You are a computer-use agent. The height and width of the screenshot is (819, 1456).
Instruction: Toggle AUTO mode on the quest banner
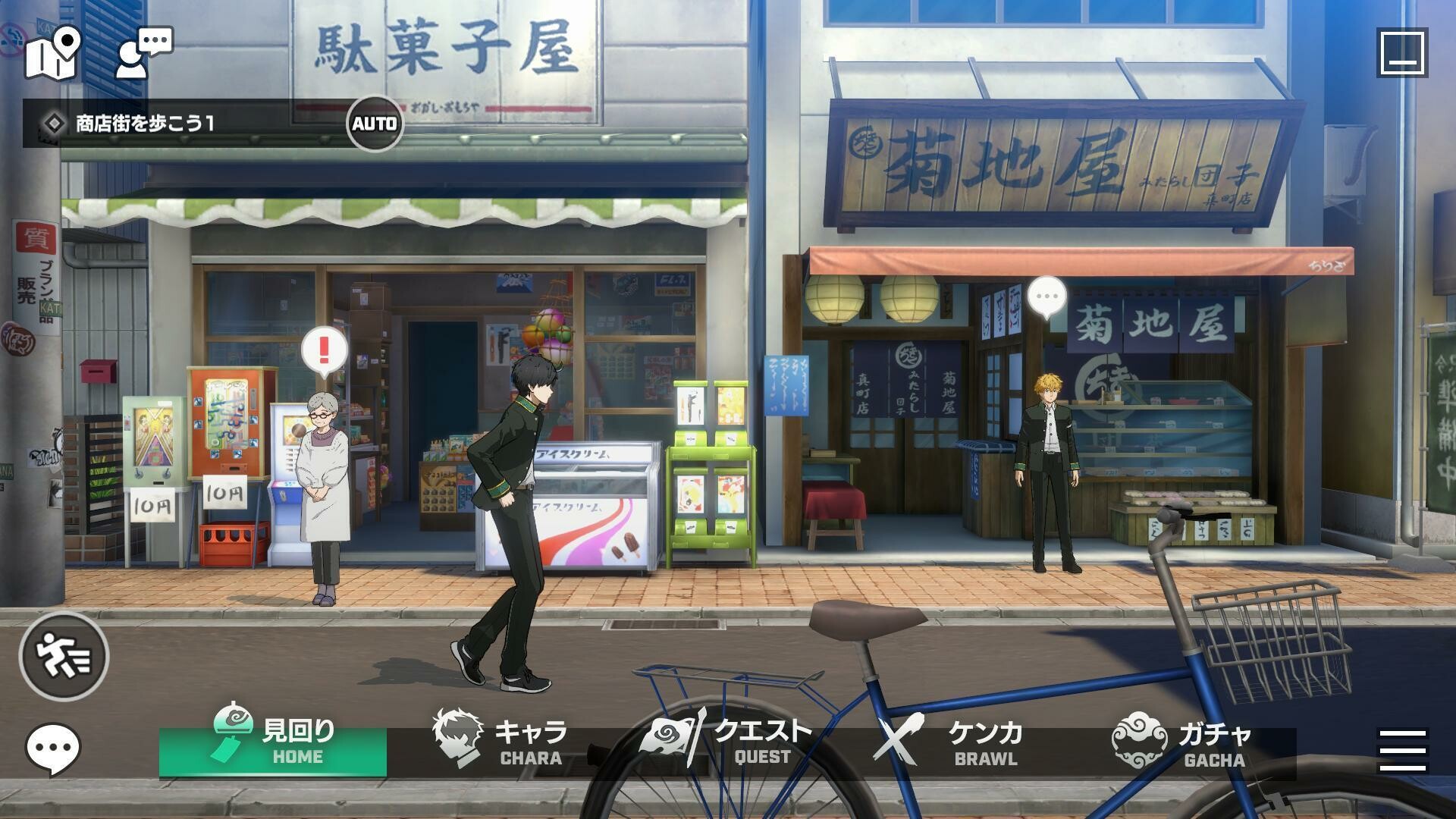[375, 124]
